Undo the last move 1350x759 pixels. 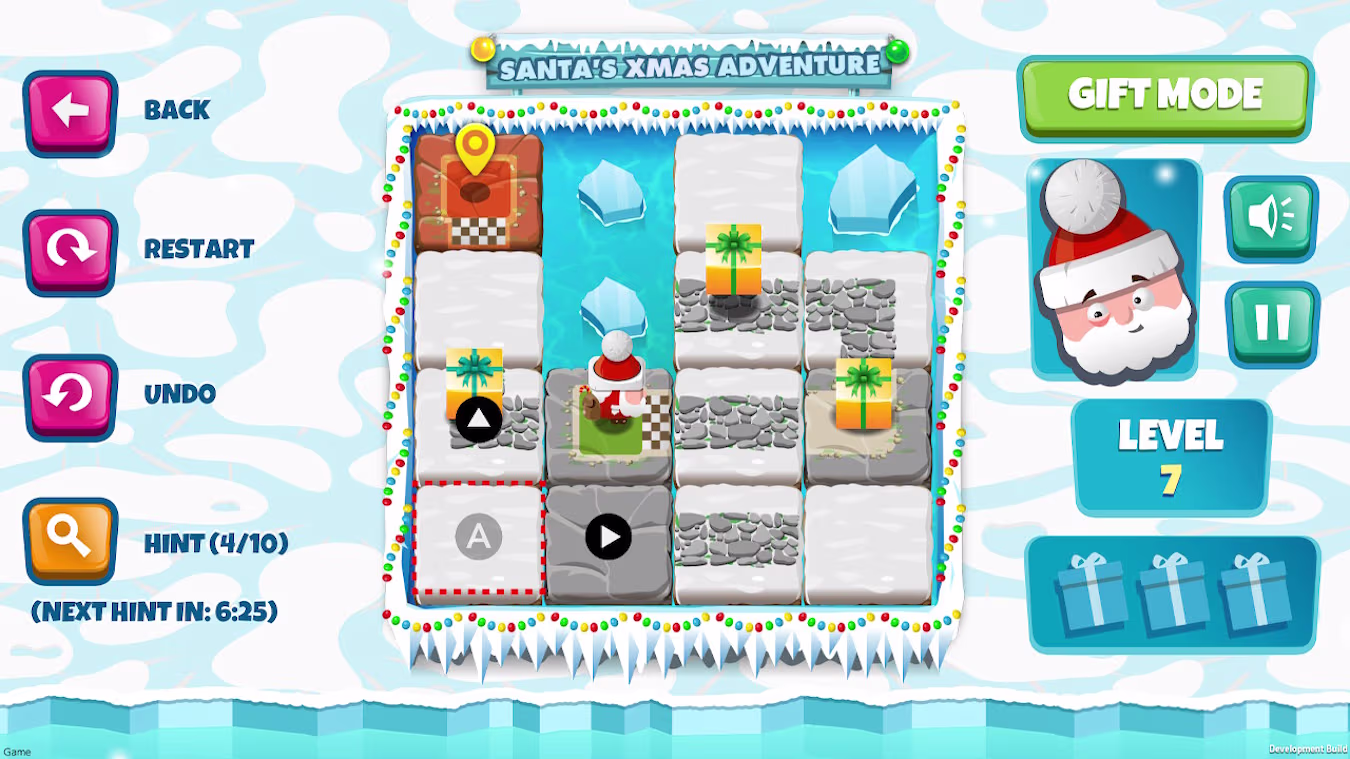click(70, 395)
